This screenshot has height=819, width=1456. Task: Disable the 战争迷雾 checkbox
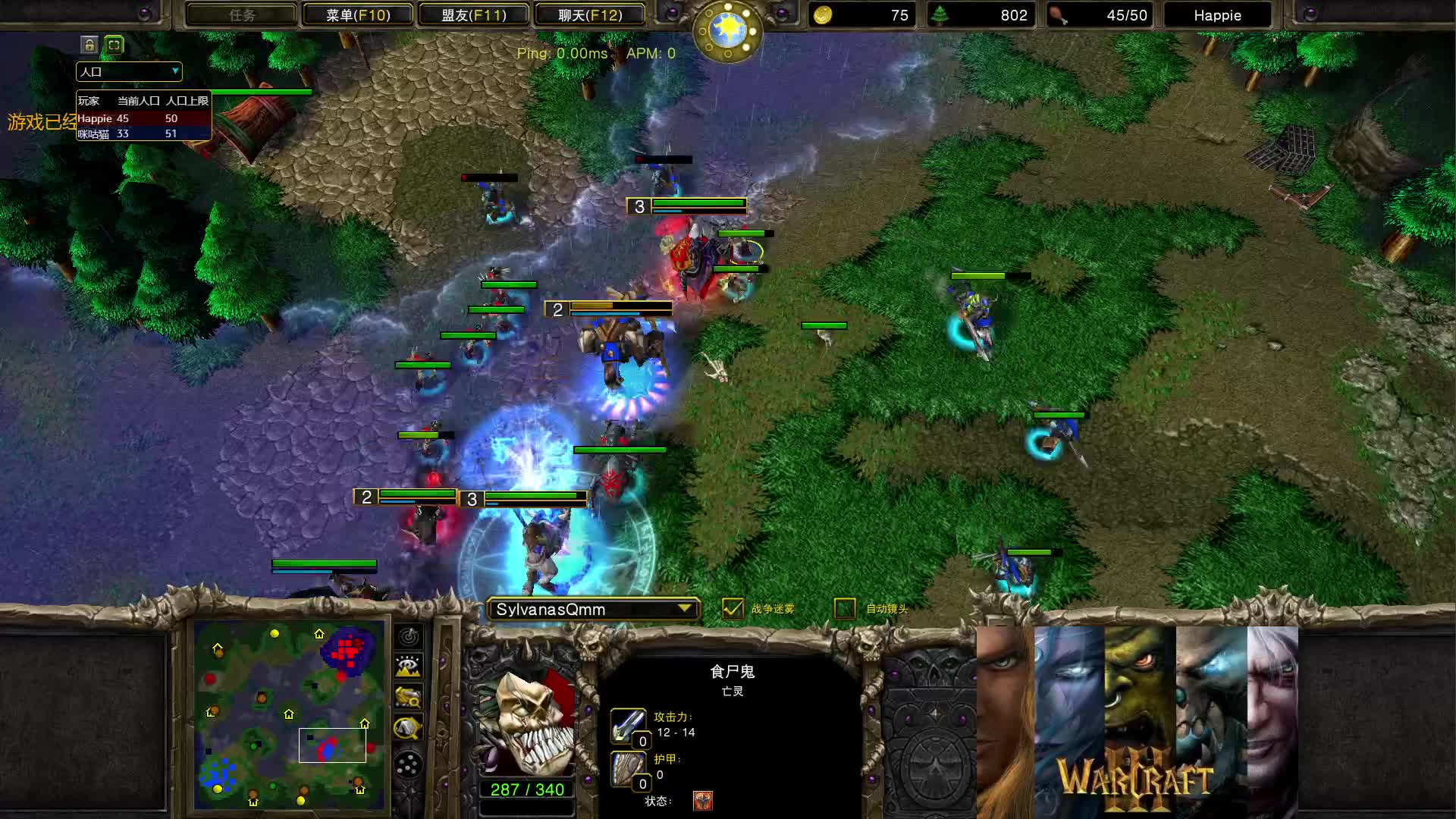733,608
